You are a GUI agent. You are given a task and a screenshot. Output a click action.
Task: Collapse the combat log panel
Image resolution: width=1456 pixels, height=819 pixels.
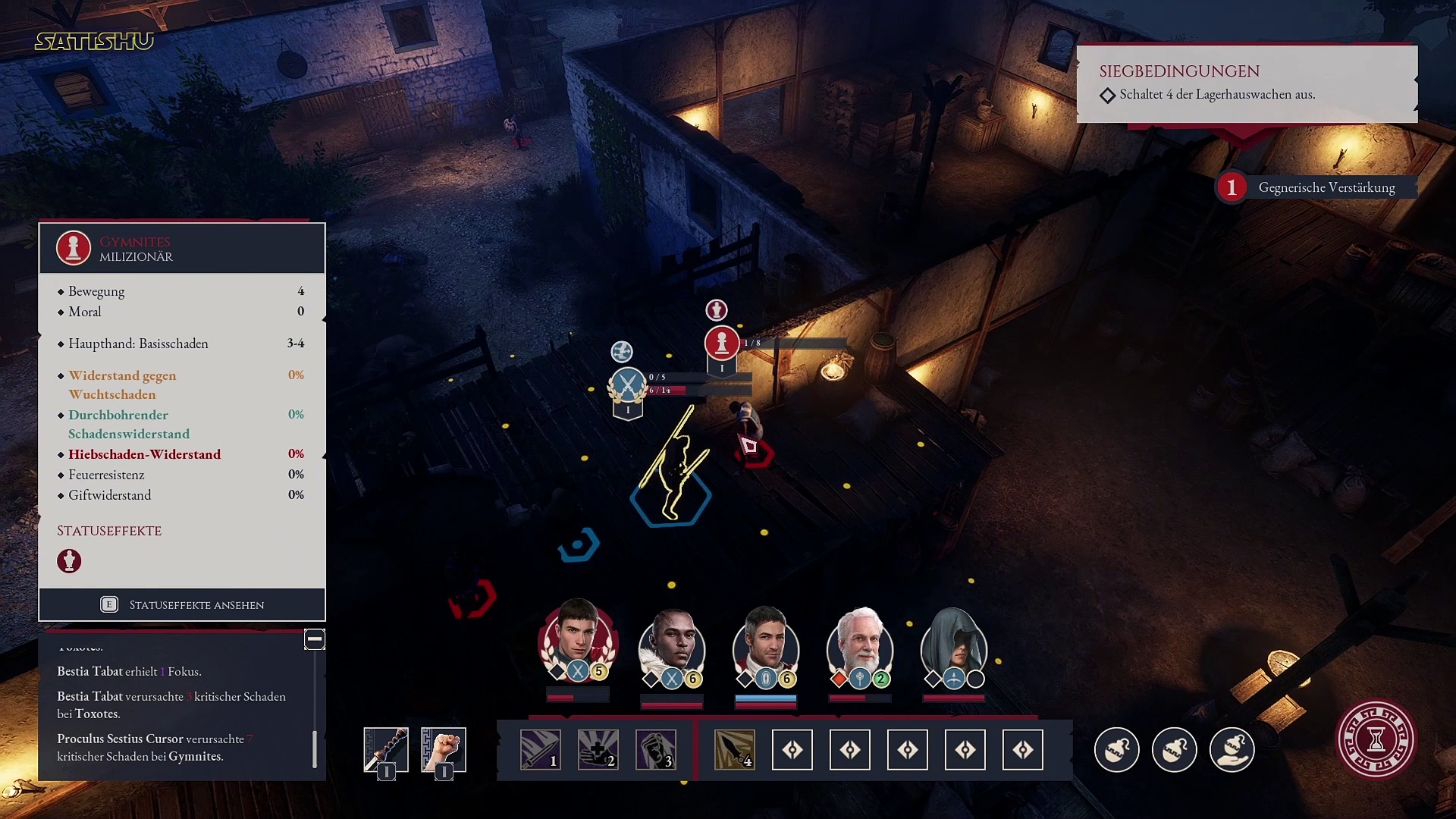(x=314, y=639)
